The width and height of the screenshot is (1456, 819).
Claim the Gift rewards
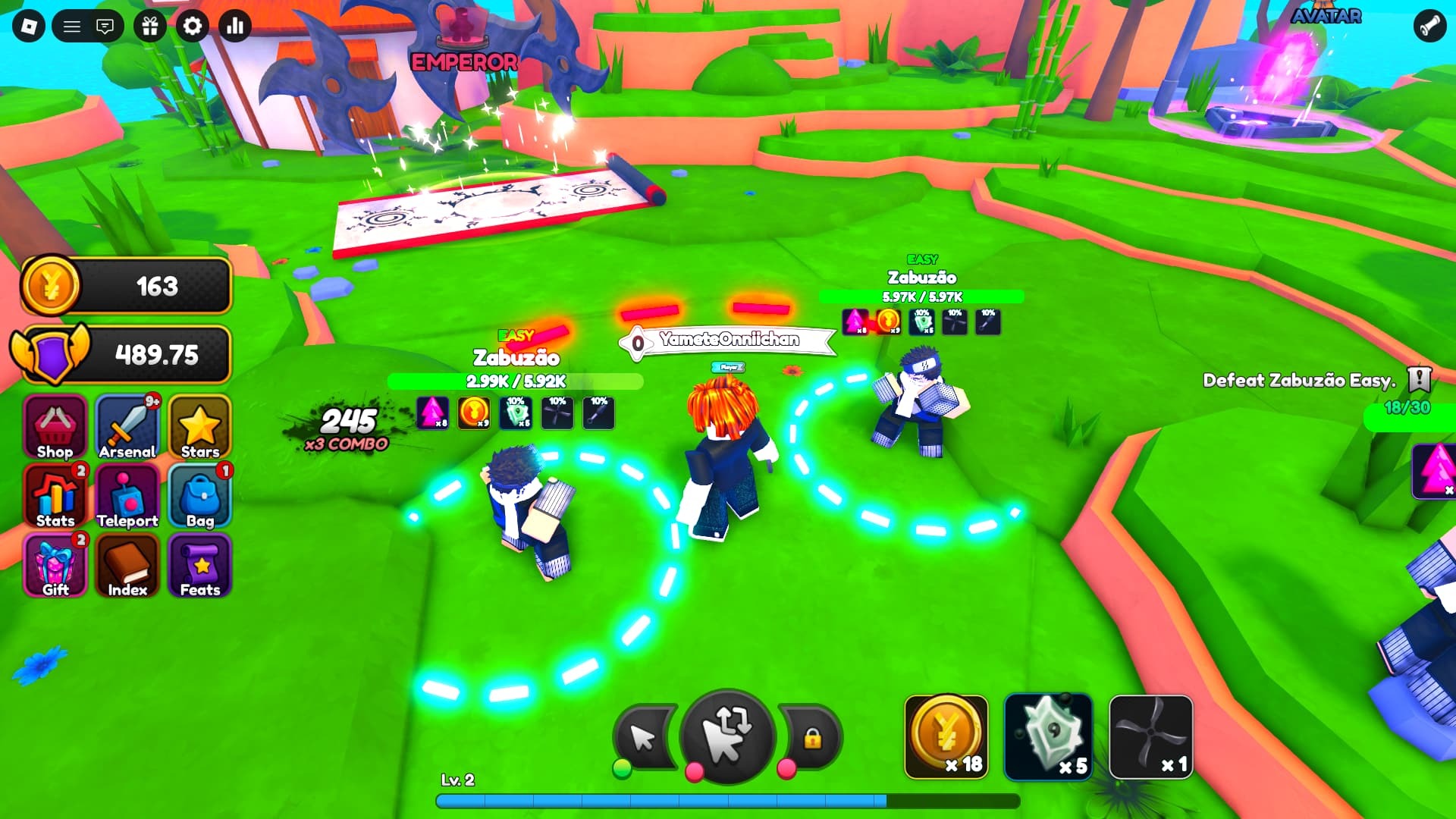click(x=53, y=565)
